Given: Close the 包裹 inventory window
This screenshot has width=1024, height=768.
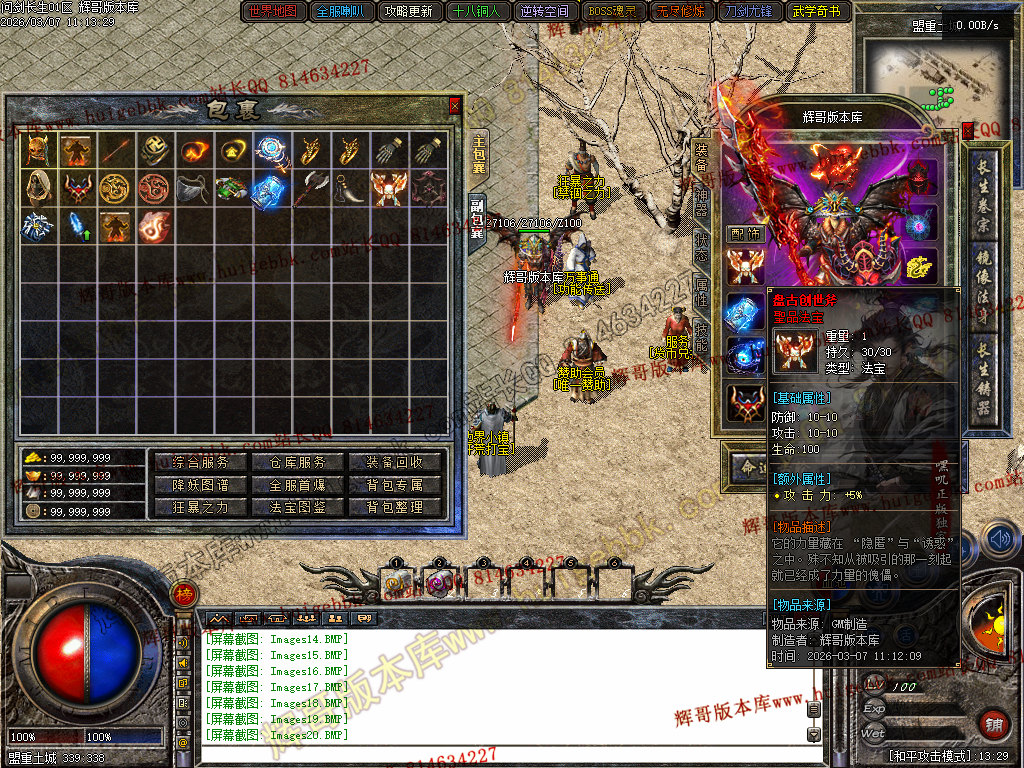Looking at the screenshot, I should [455, 105].
